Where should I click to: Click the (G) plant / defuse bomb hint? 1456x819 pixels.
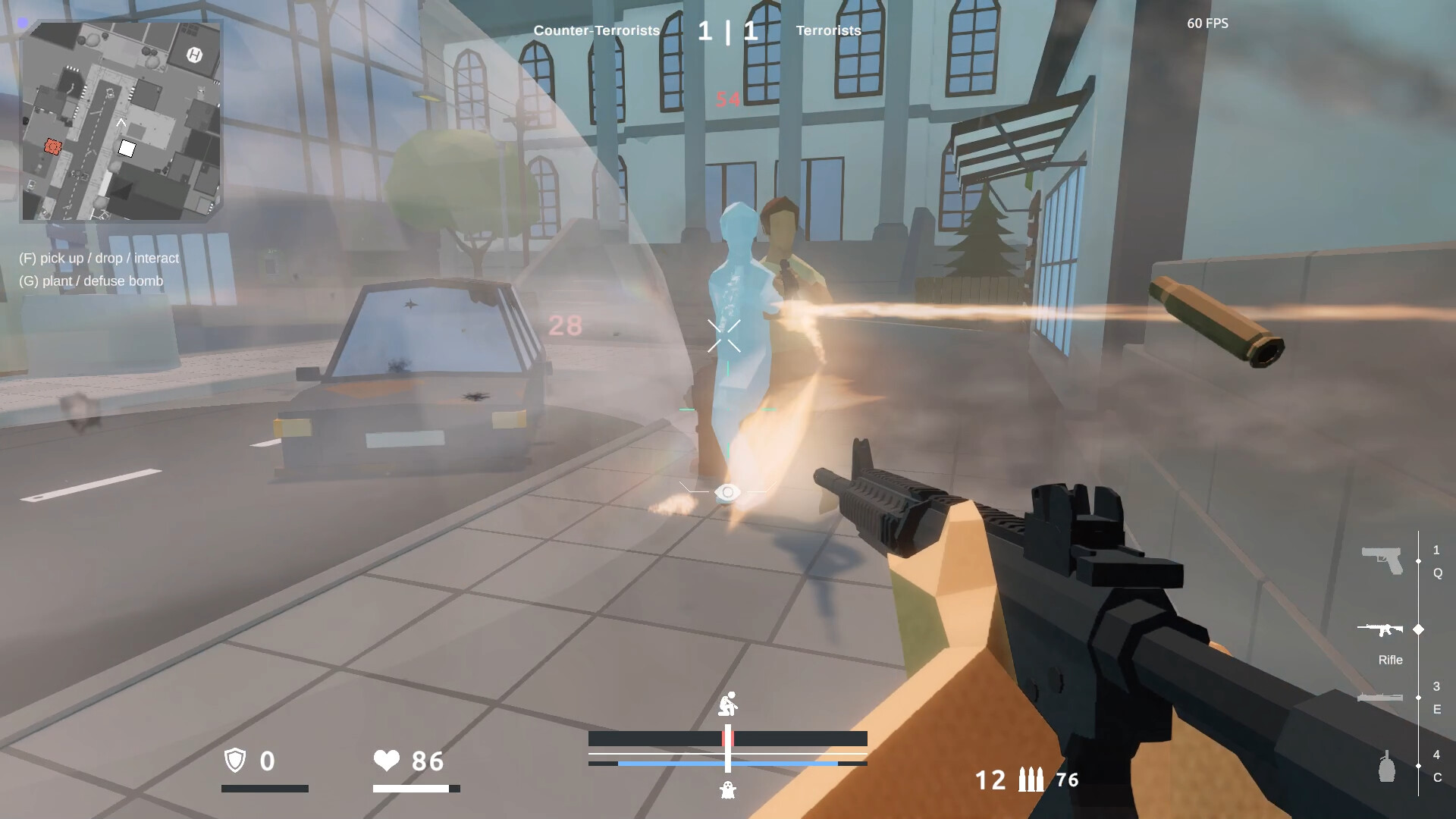(x=92, y=281)
